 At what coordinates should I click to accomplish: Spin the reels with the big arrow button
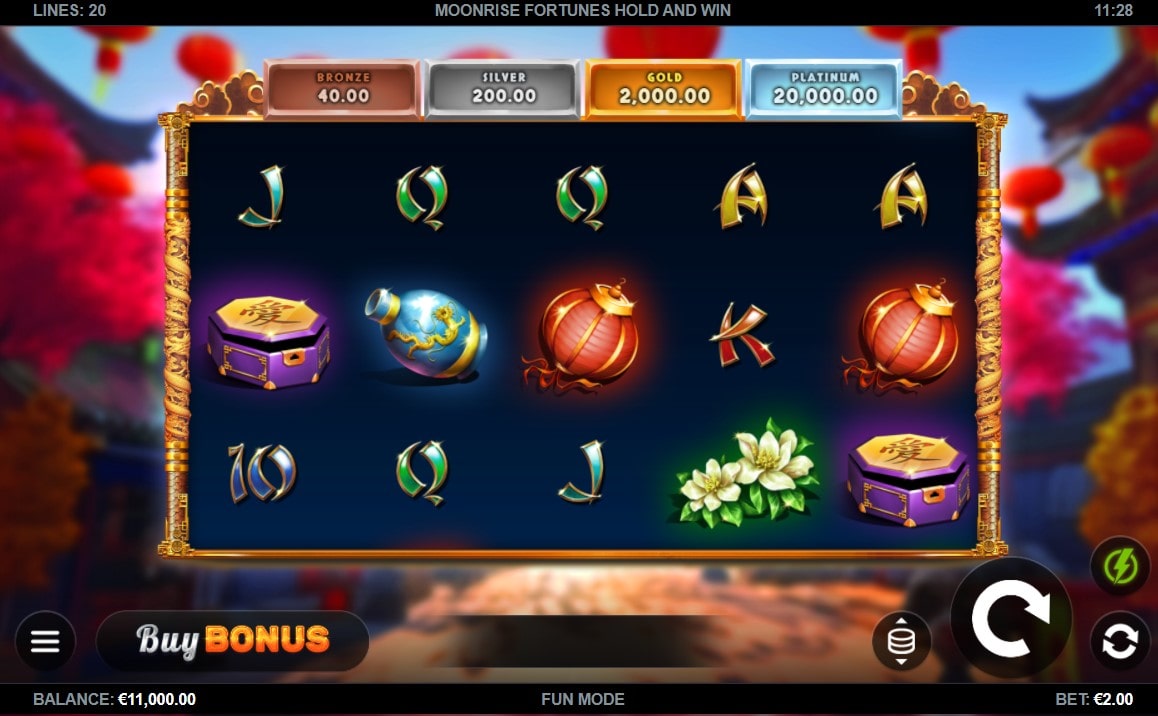pos(1010,618)
